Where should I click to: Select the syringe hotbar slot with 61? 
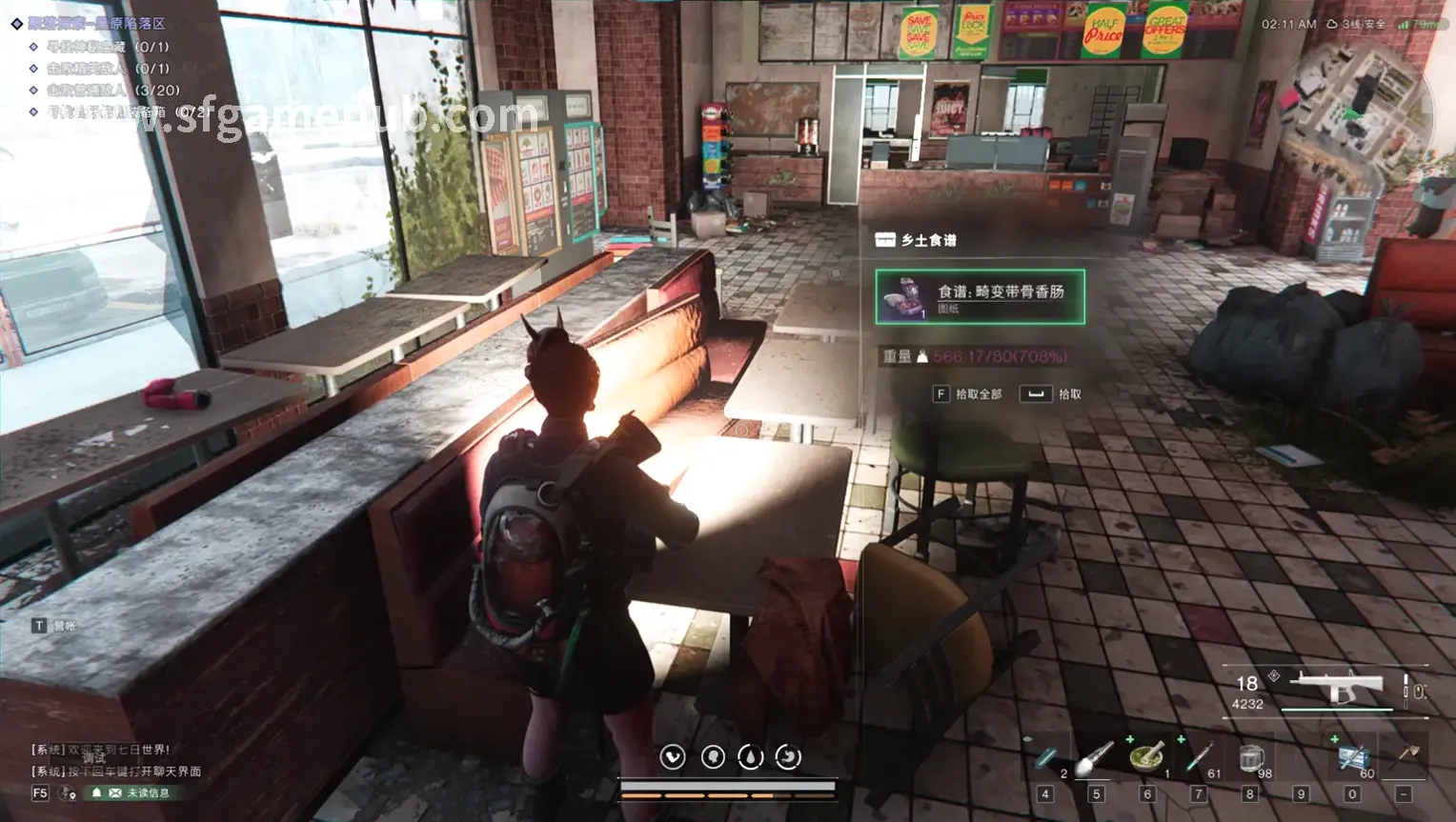click(x=1199, y=759)
